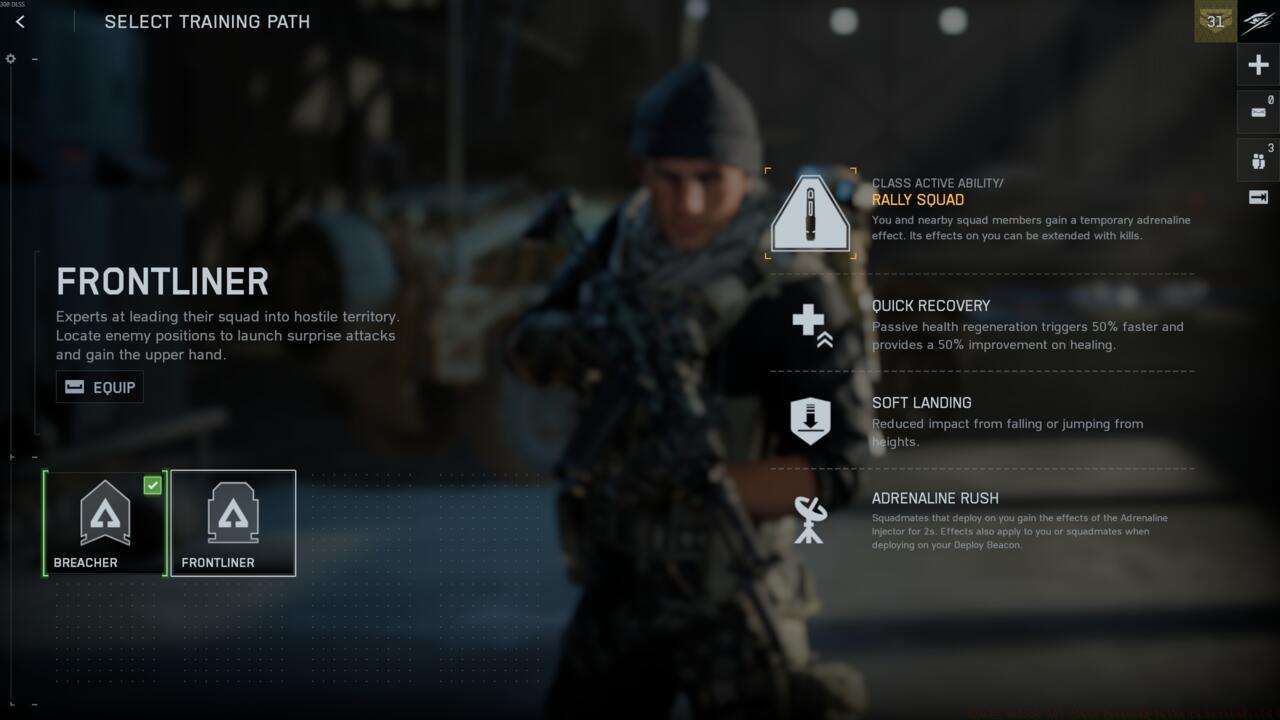Open the add friend plus icon
Screen dimensions: 1280x720
click(1258, 64)
